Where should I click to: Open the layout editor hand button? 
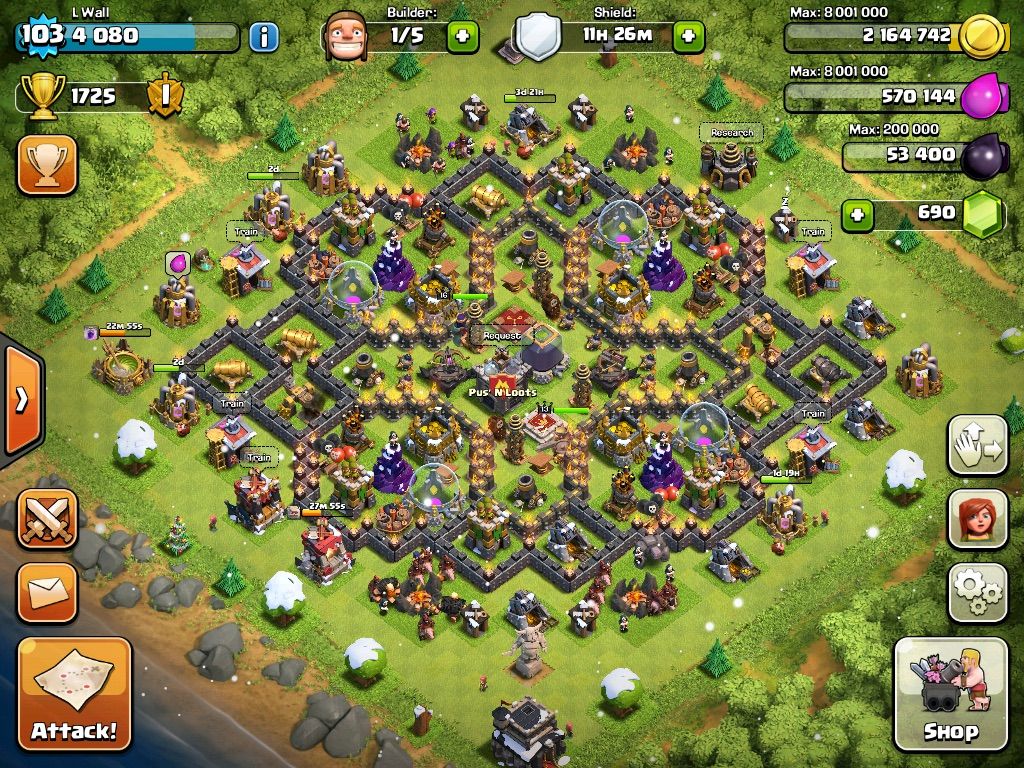tap(977, 446)
